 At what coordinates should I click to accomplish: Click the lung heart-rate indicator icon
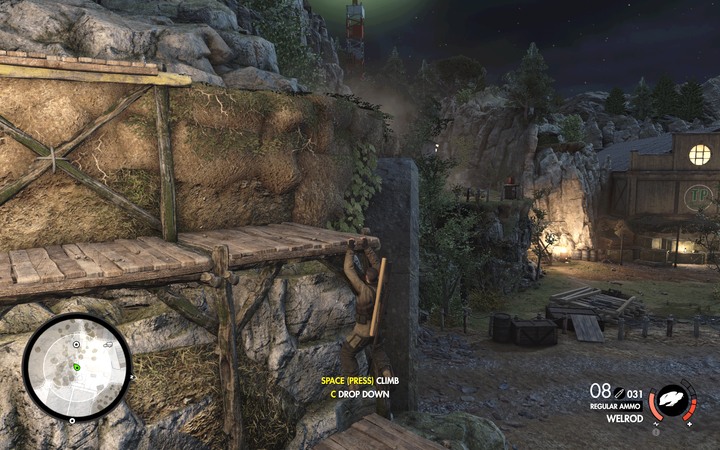coord(675,401)
